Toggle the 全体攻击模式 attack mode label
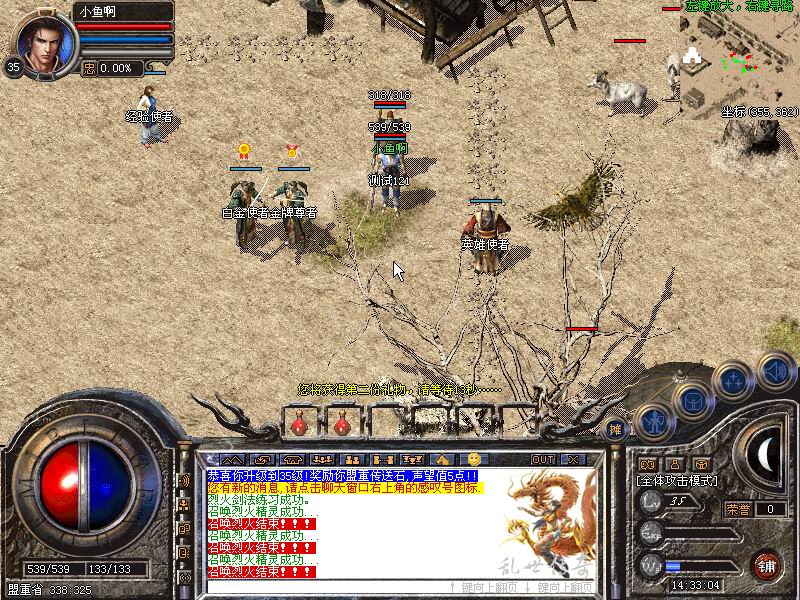This screenshot has width=800, height=600. [682, 480]
